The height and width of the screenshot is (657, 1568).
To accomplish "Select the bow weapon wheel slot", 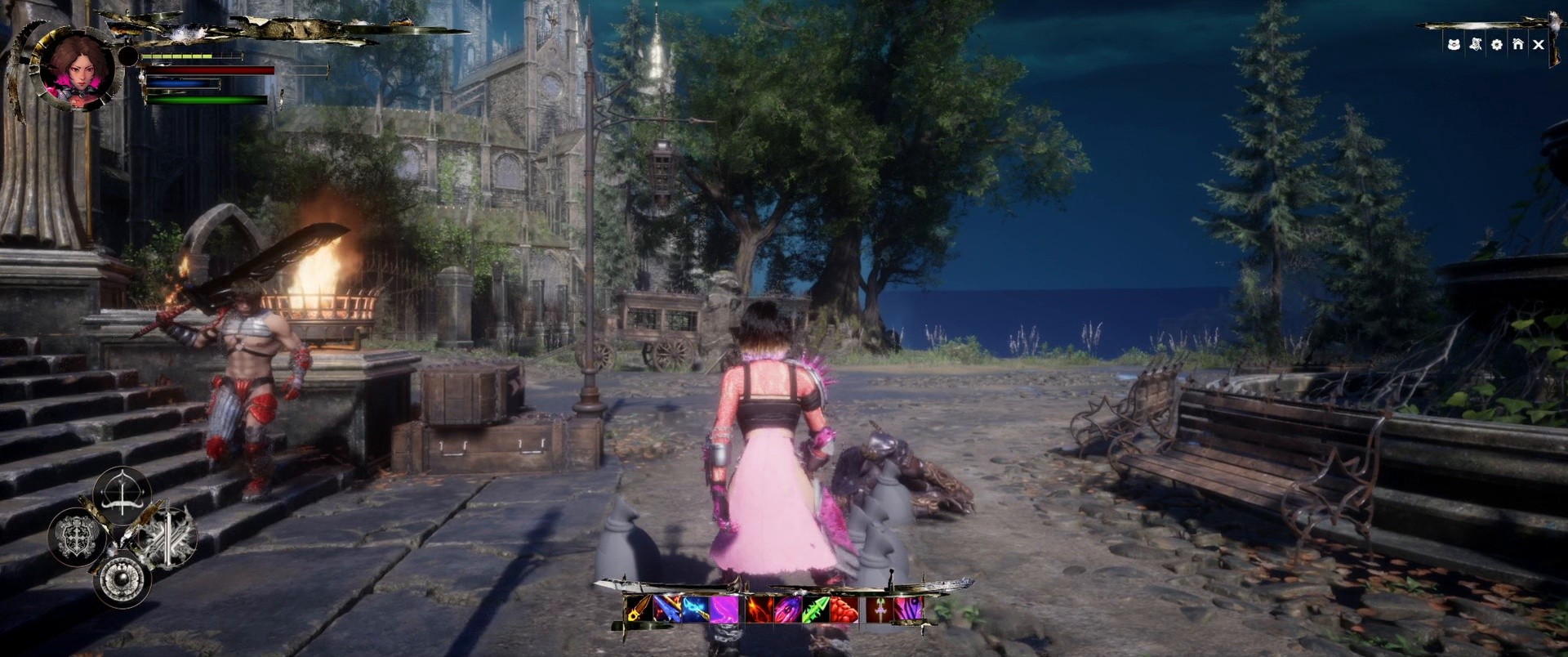I will [x=122, y=495].
